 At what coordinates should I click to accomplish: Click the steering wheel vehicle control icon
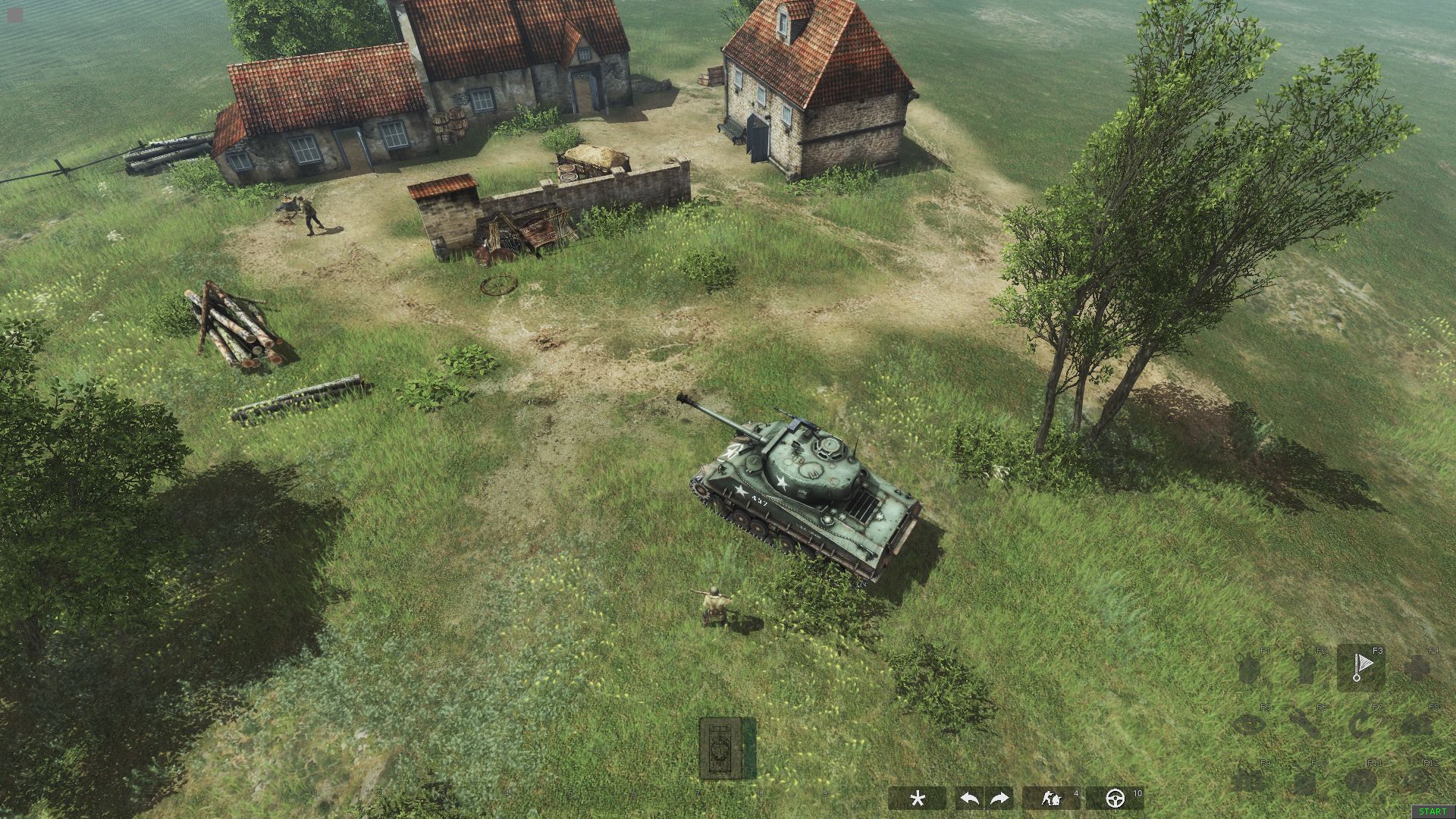(x=1116, y=798)
